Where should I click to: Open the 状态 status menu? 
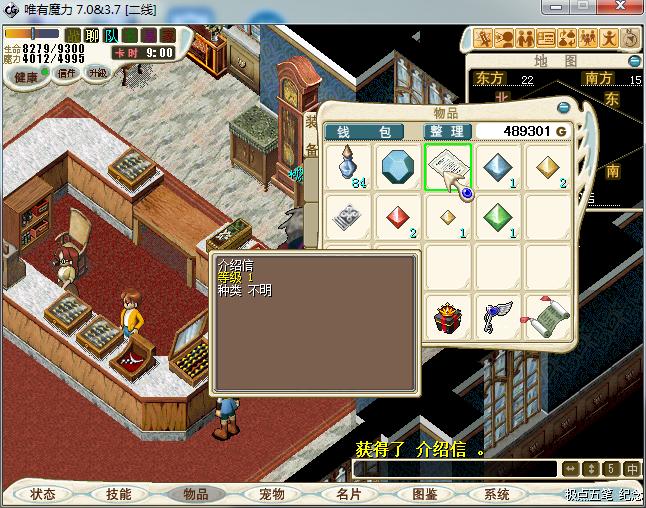pos(43,494)
